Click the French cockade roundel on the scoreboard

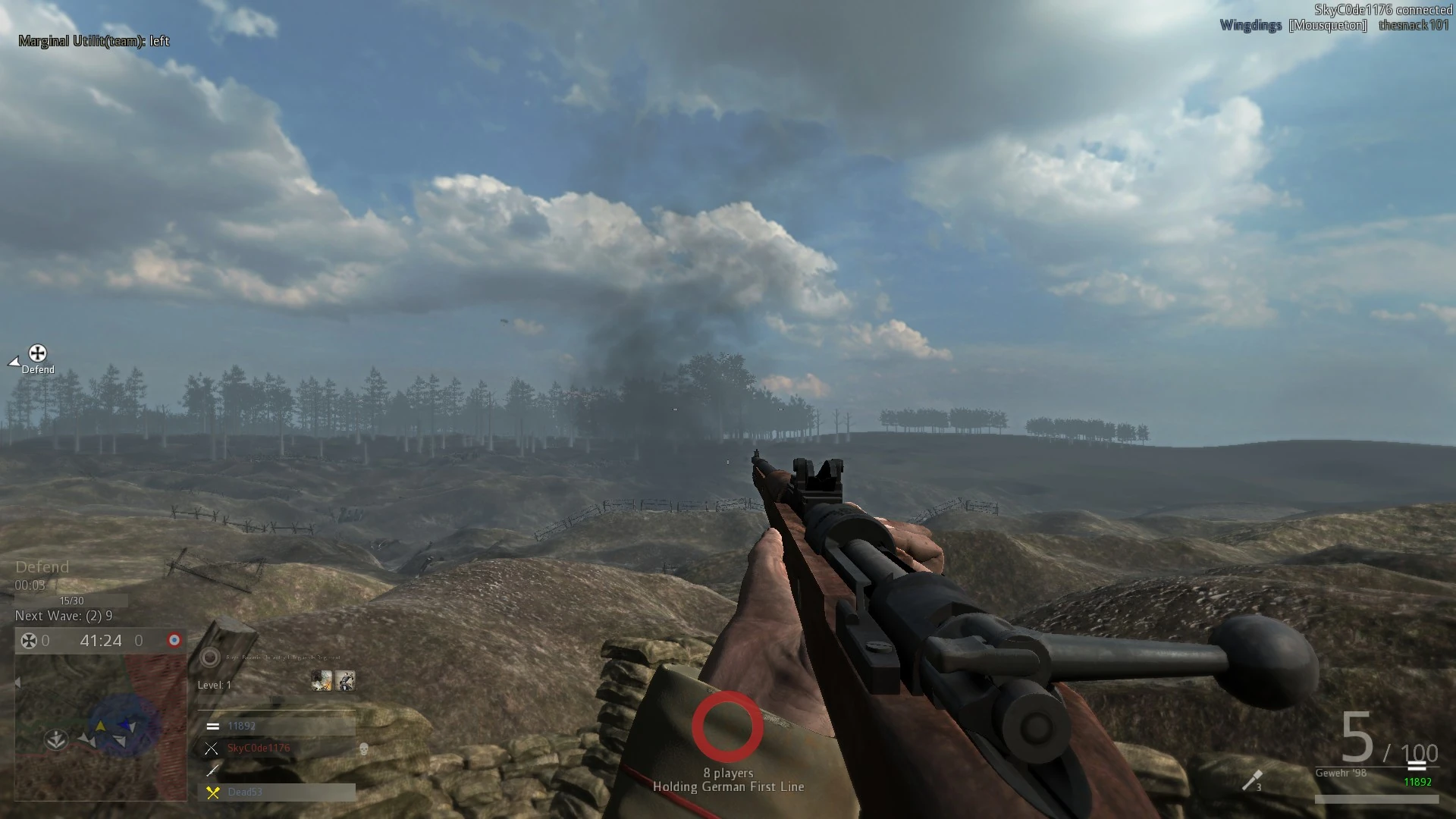pos(175,640)
